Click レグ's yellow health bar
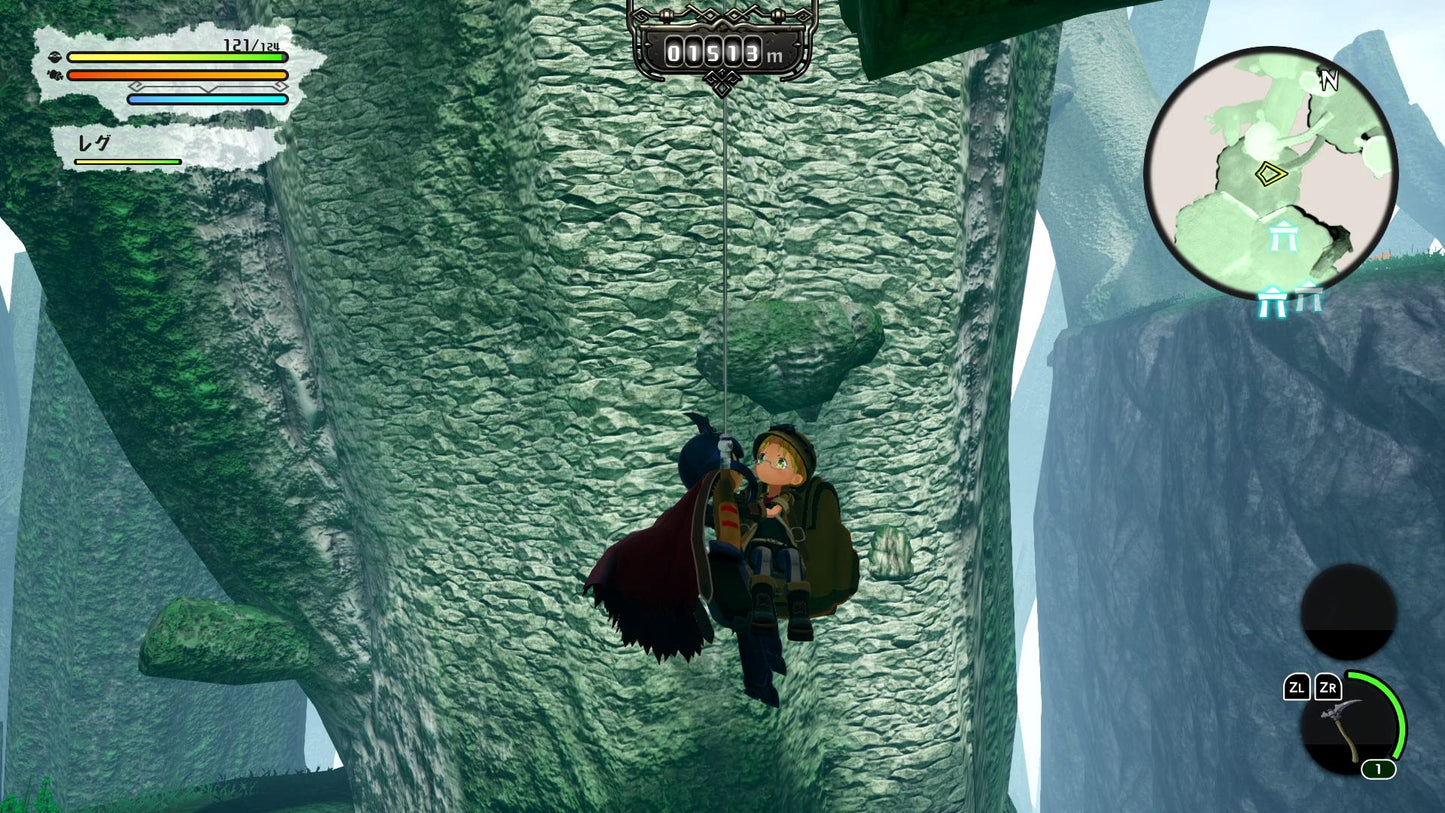The image size is (1445, 813). click(128, 161)
